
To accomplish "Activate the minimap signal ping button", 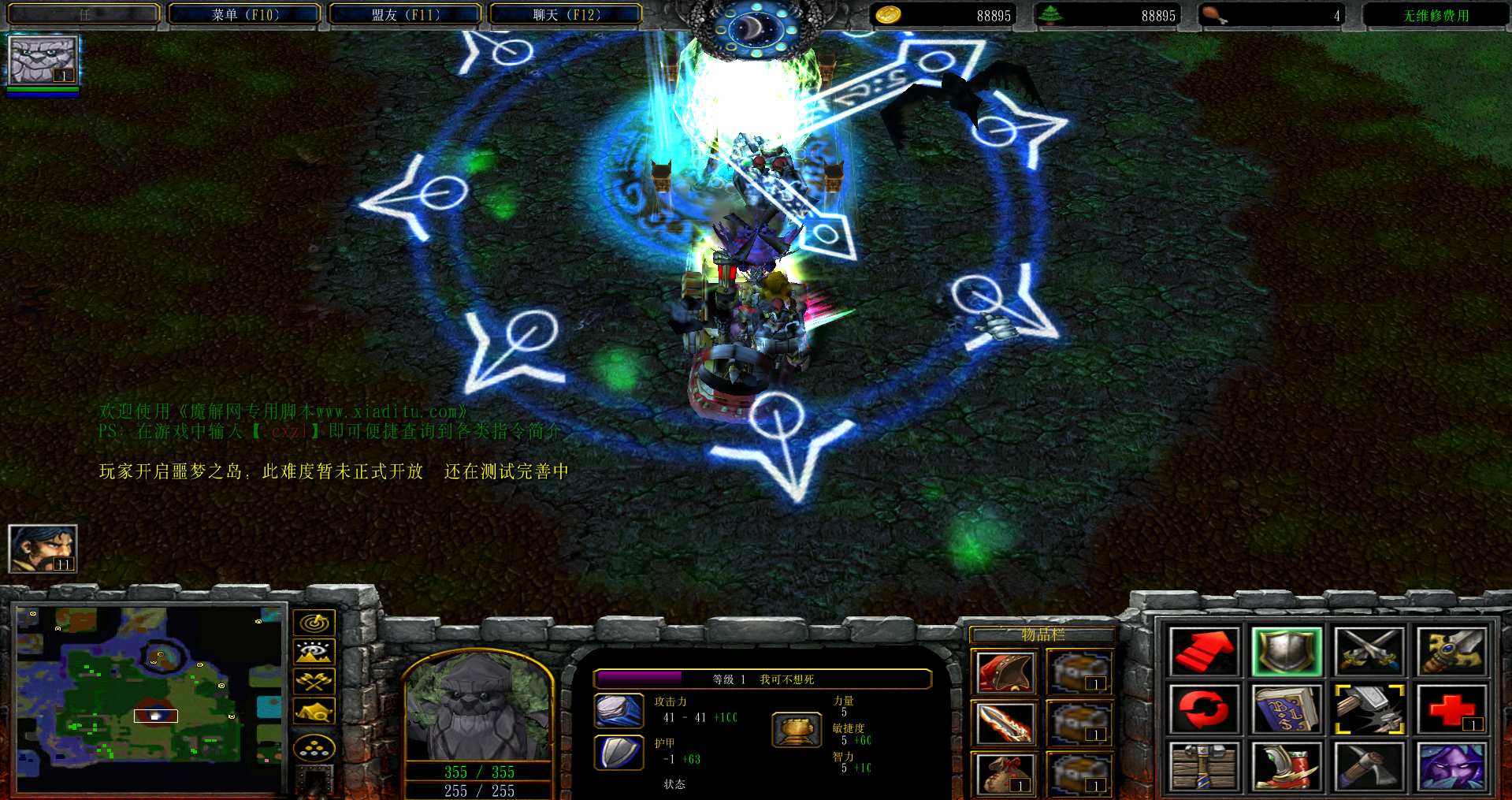I will (314, 623).
